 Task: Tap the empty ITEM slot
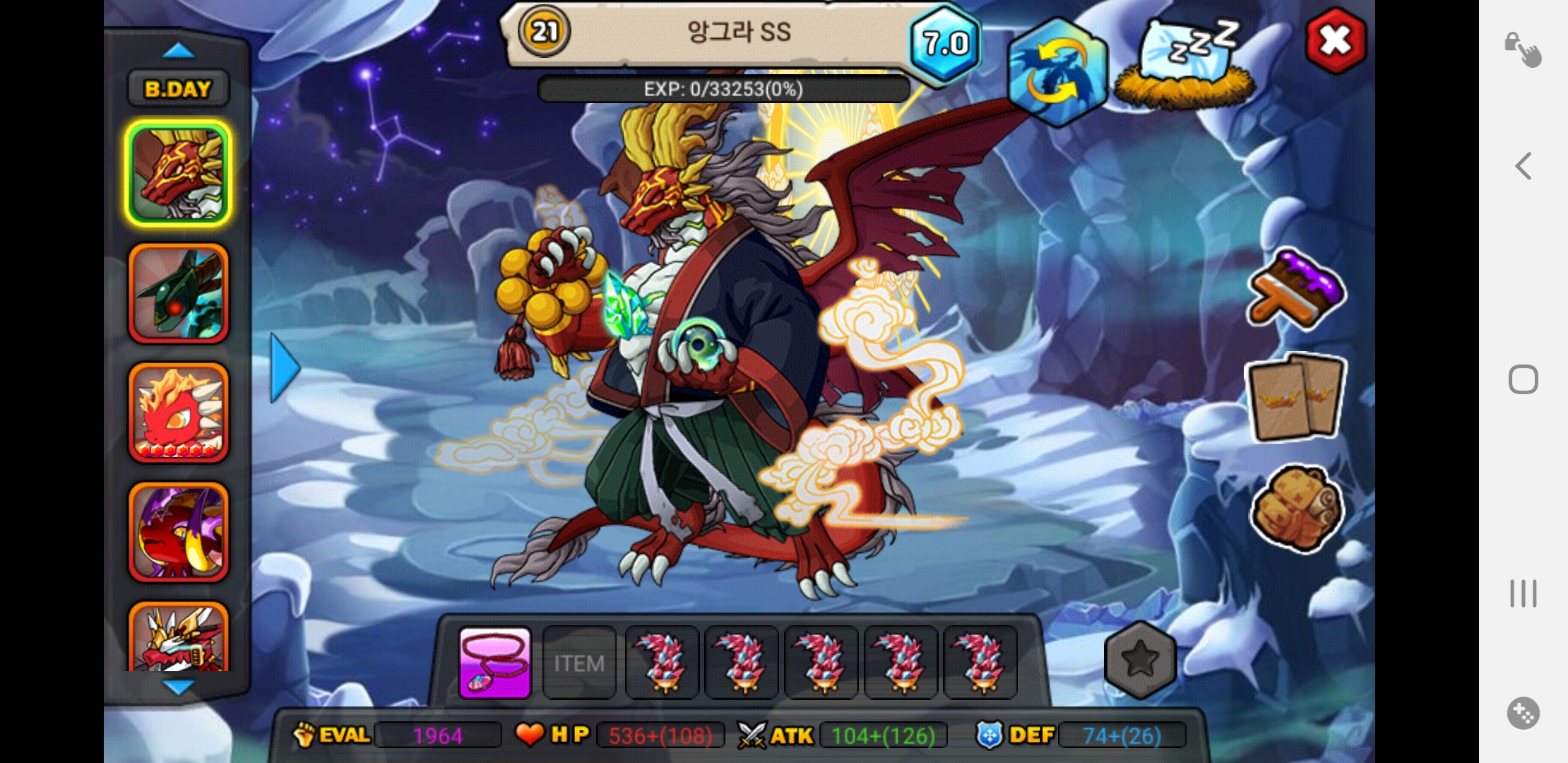pos(579,663)
